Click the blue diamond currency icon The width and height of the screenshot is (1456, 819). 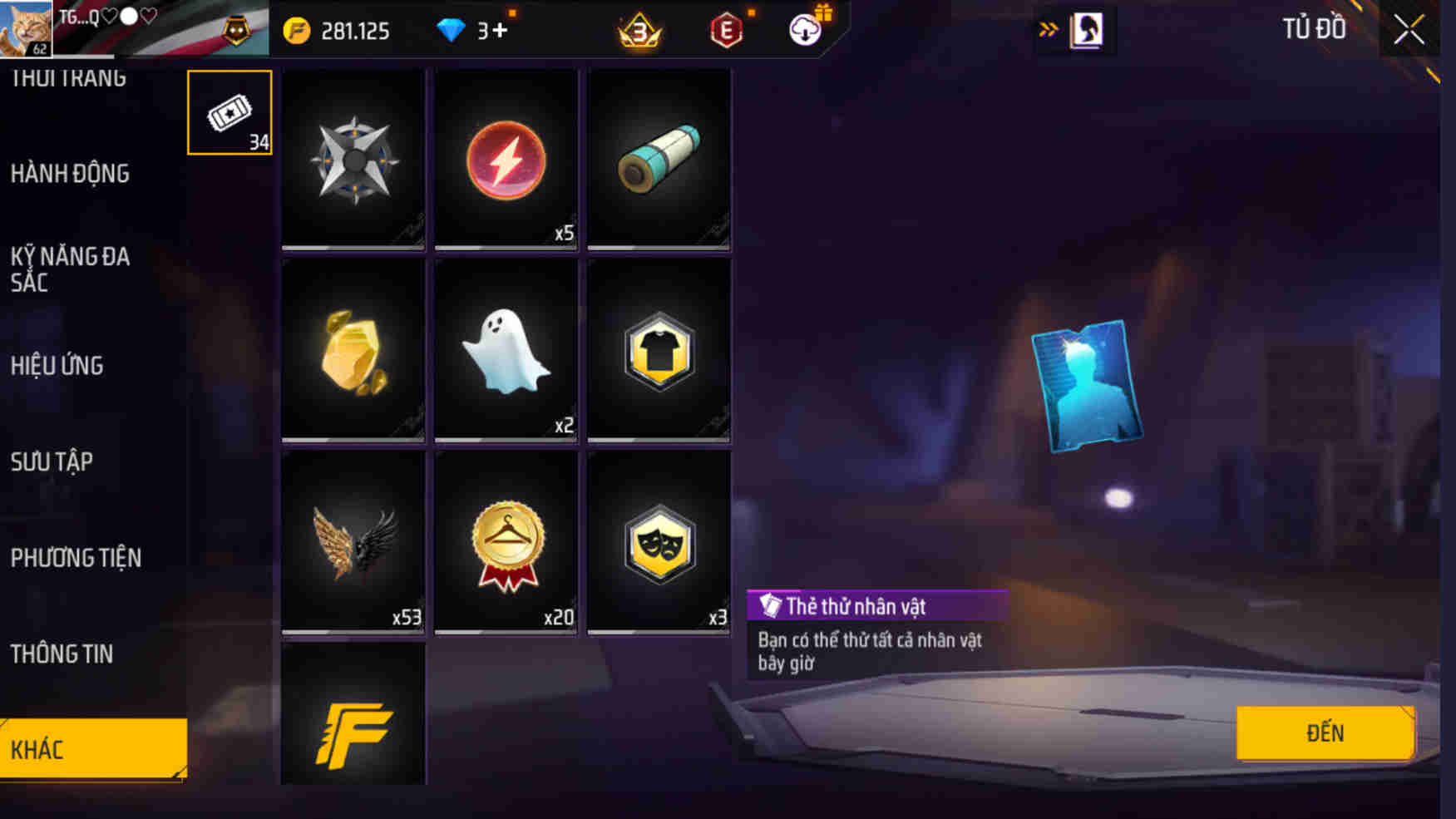tap(452, 29)
